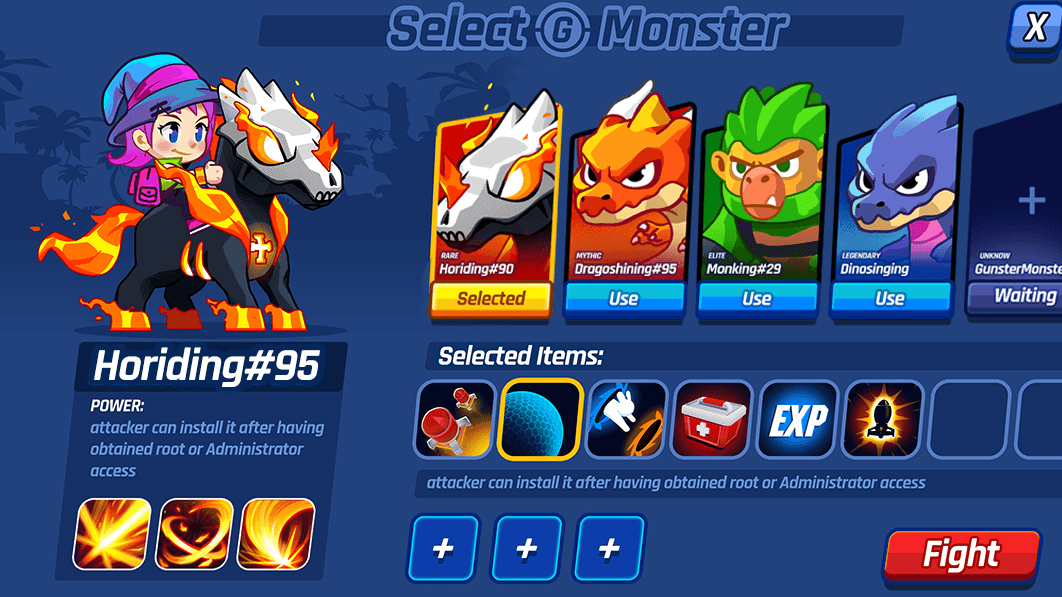Activate the yellow slash burst skill icon
The image size is (1062, 597).
112,534
